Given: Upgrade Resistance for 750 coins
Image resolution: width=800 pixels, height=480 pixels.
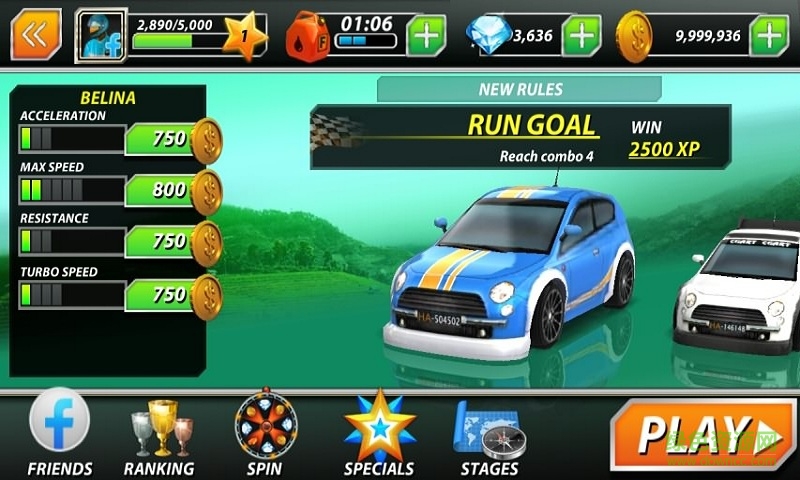Looking at the screenshot, I should (x=173, y=242).
